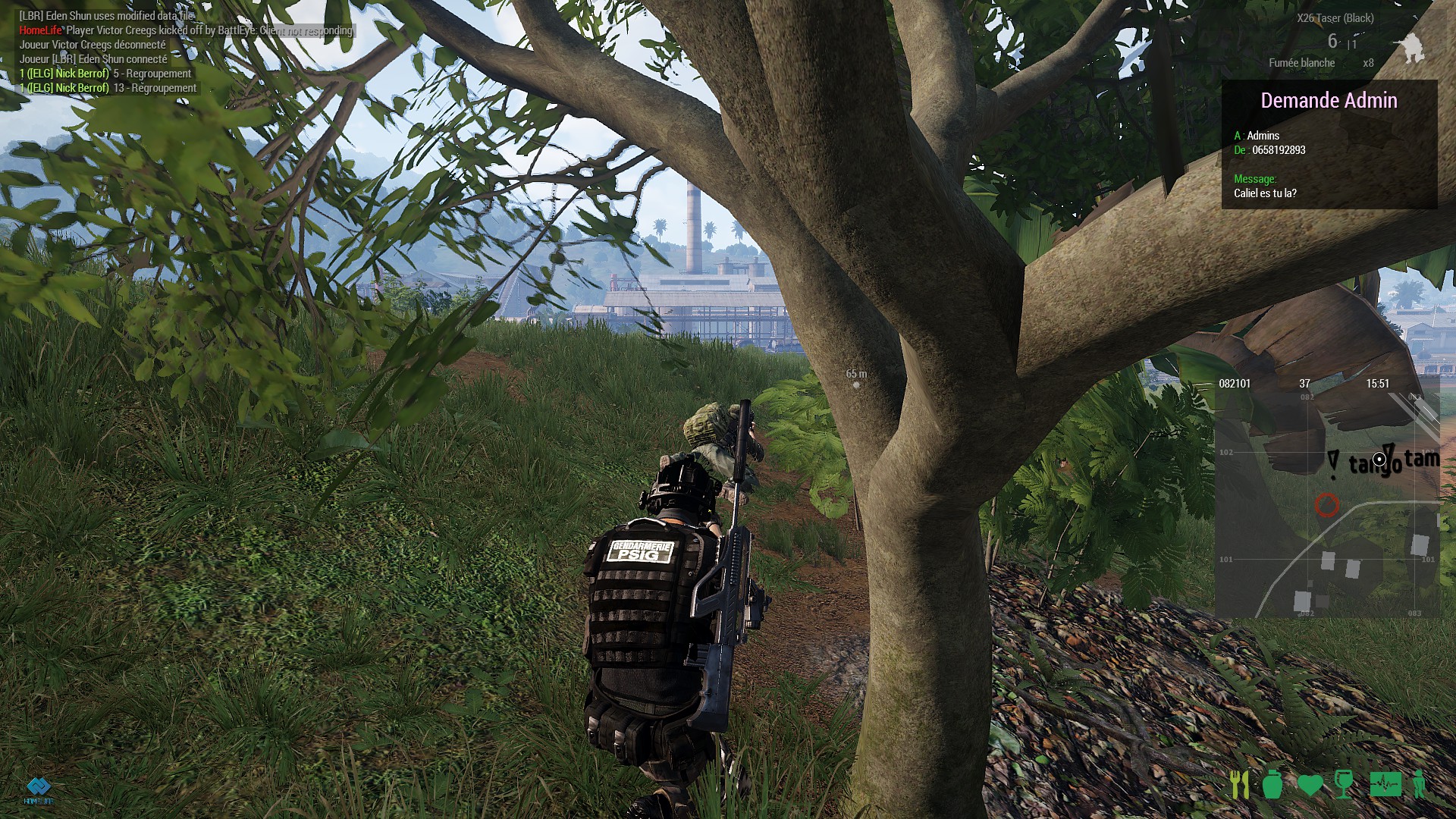Check the fork and knife hunger icon
1456x819 pixels.
click(1240, 785)
